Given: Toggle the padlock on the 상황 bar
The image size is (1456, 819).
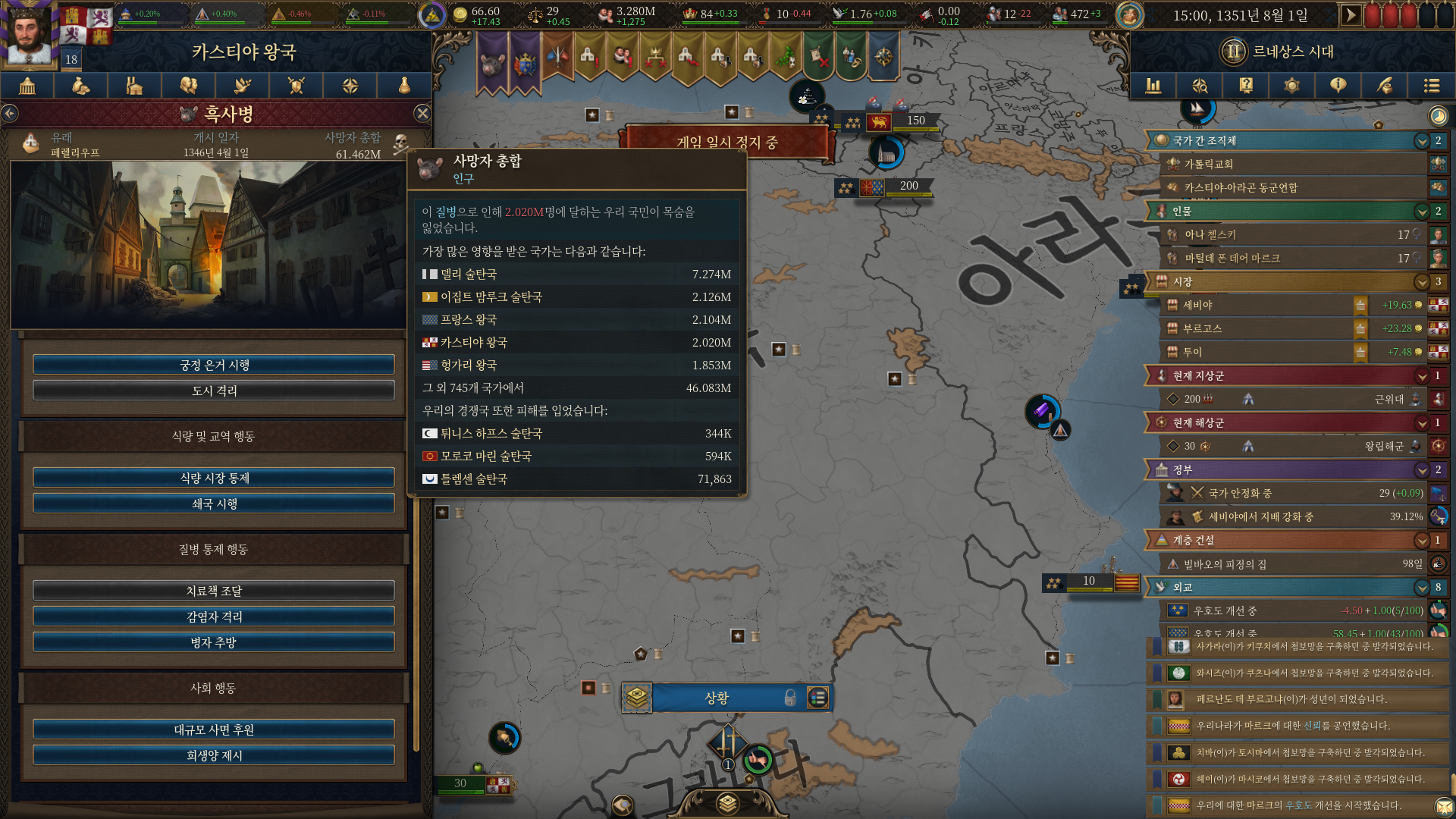Looking at the screenshot, I should click(x=789, y=698).
